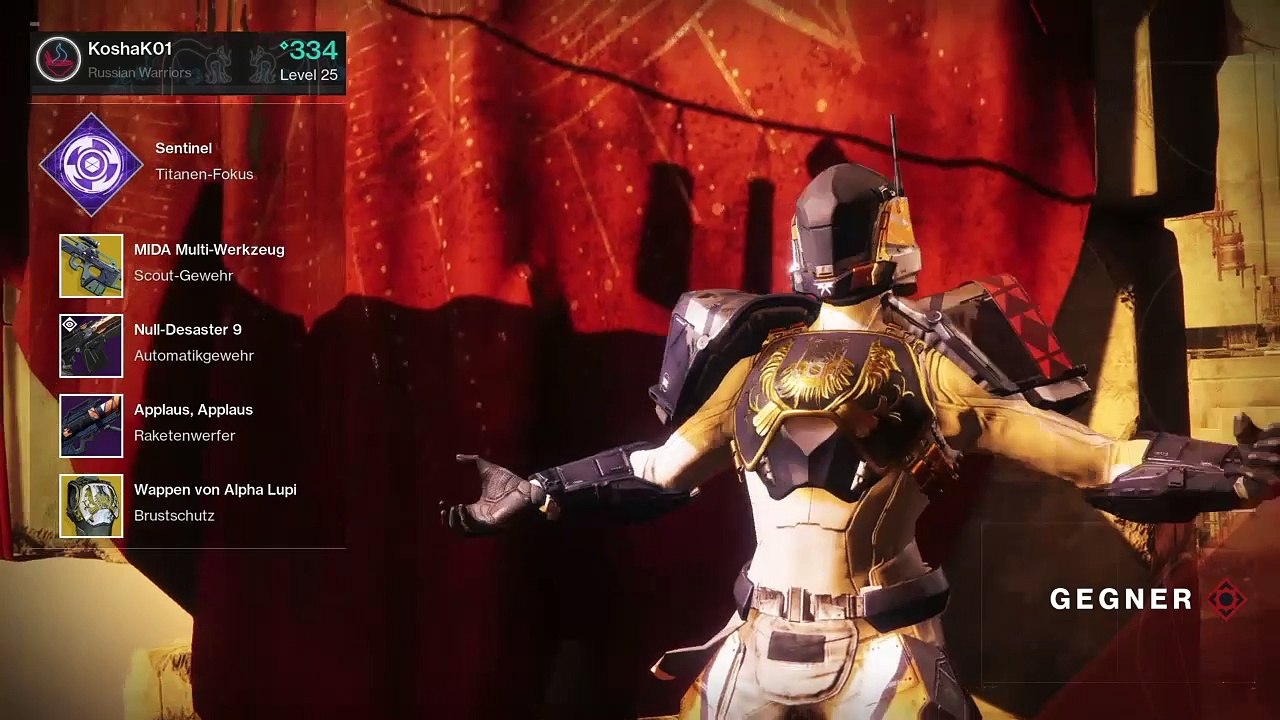Select the Sentinel subclass icon
Viewport: 1280px width, 720px height.
click(x=91, y=164)
